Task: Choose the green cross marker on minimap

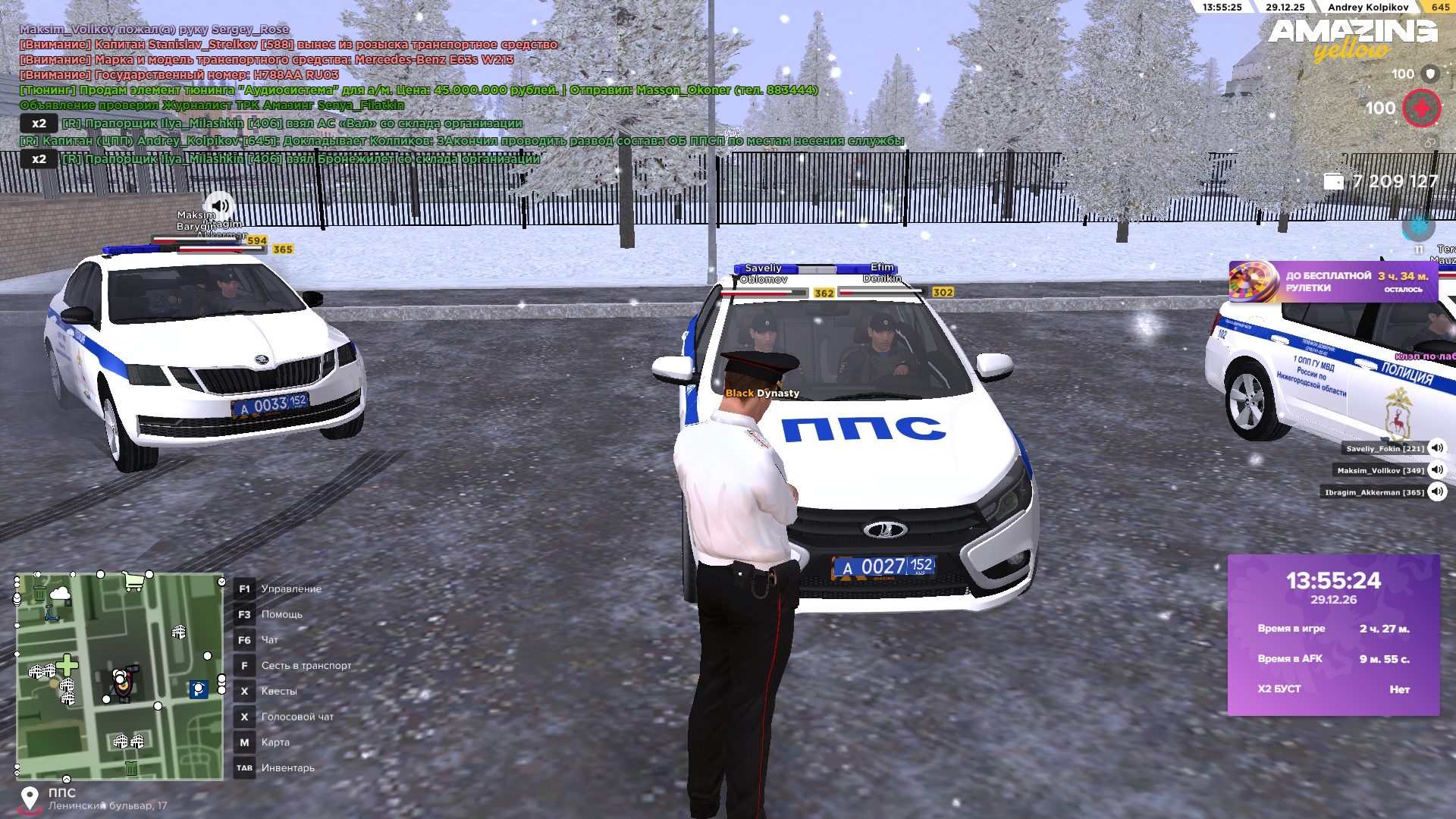Action: tap(67, 665)
